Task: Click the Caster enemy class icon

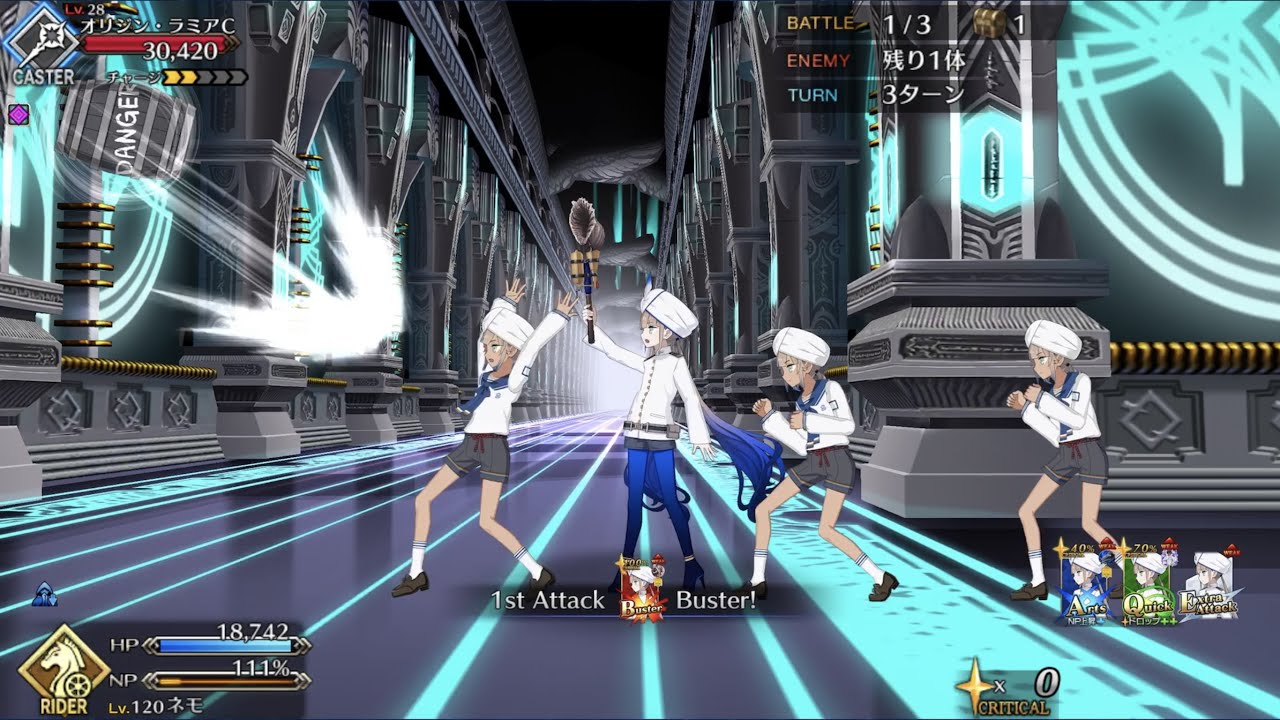Action: [41, 40]
